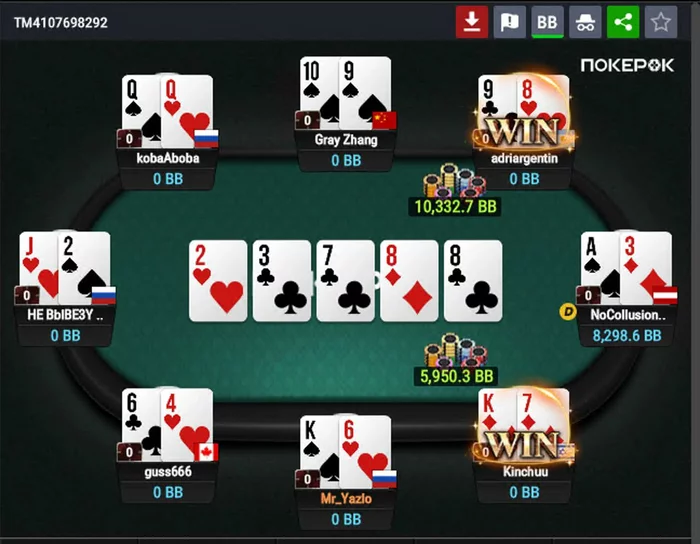The height and width of the screenshot is (544, 700).
Task: Select player Mr_Yazlo's name panel
Action: pos(346,498)
